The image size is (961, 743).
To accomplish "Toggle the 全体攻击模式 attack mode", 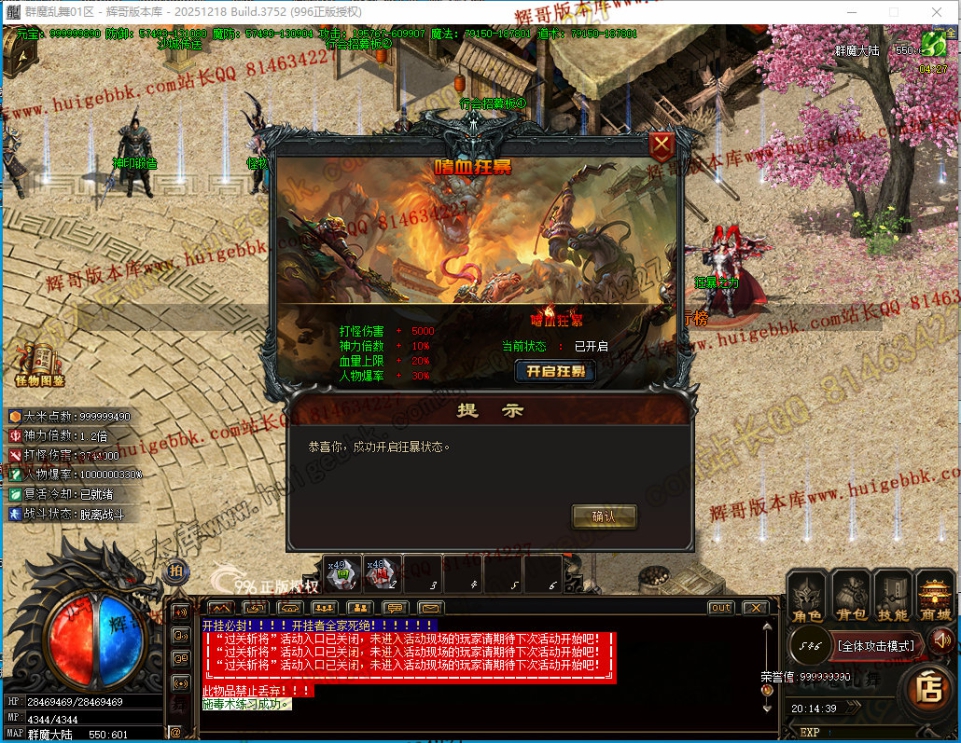I will [x=875, y=646].
